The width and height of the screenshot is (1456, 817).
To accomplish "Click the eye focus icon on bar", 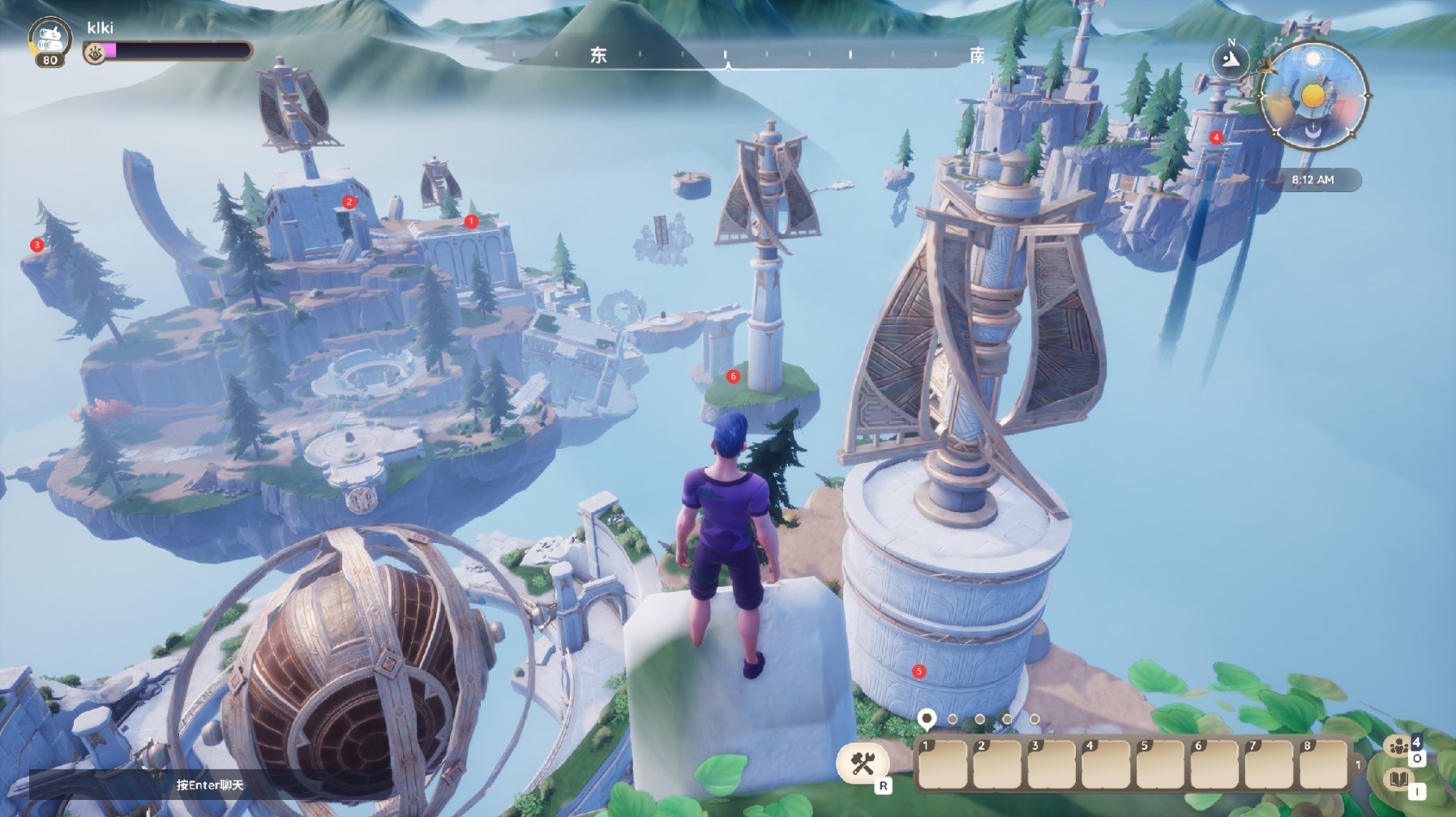I will click(95, 53).
